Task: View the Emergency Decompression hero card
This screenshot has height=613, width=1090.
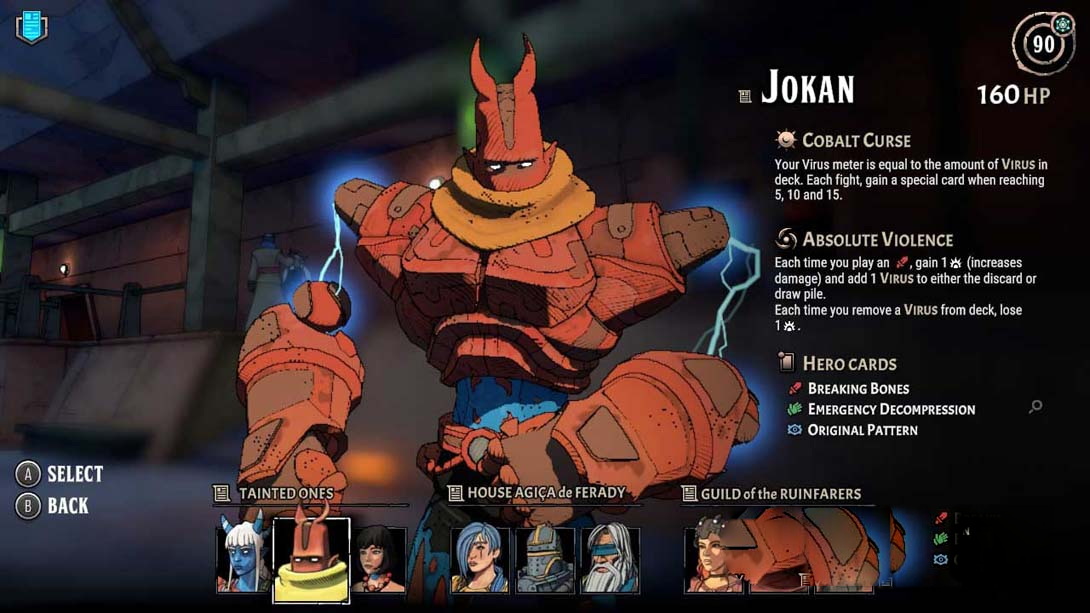Action: tap(891, 409)
